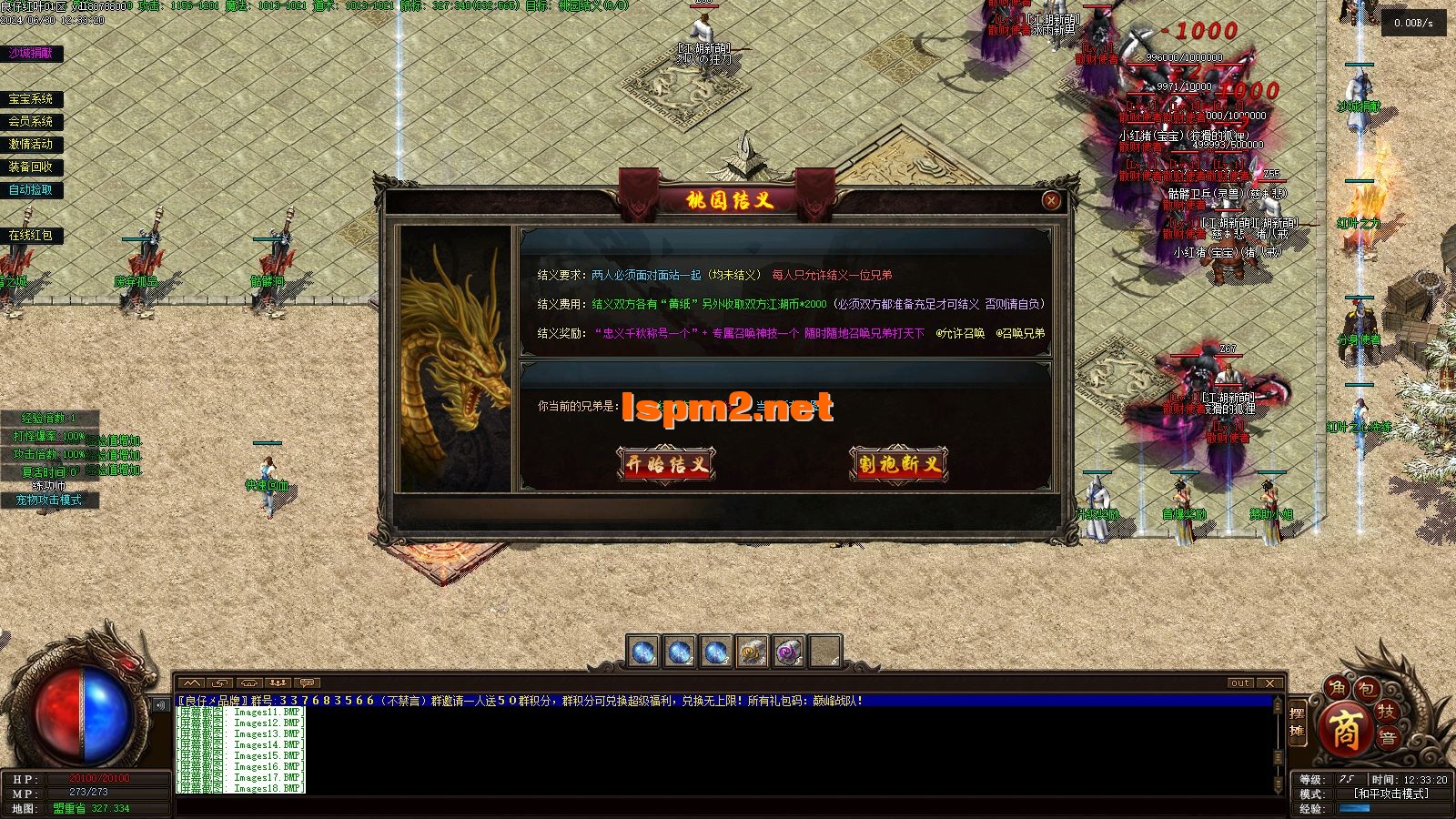Open the 装备回收 equipment recycle menu
This screenshot has width=1456, height=819.
[x=31, y=167]
